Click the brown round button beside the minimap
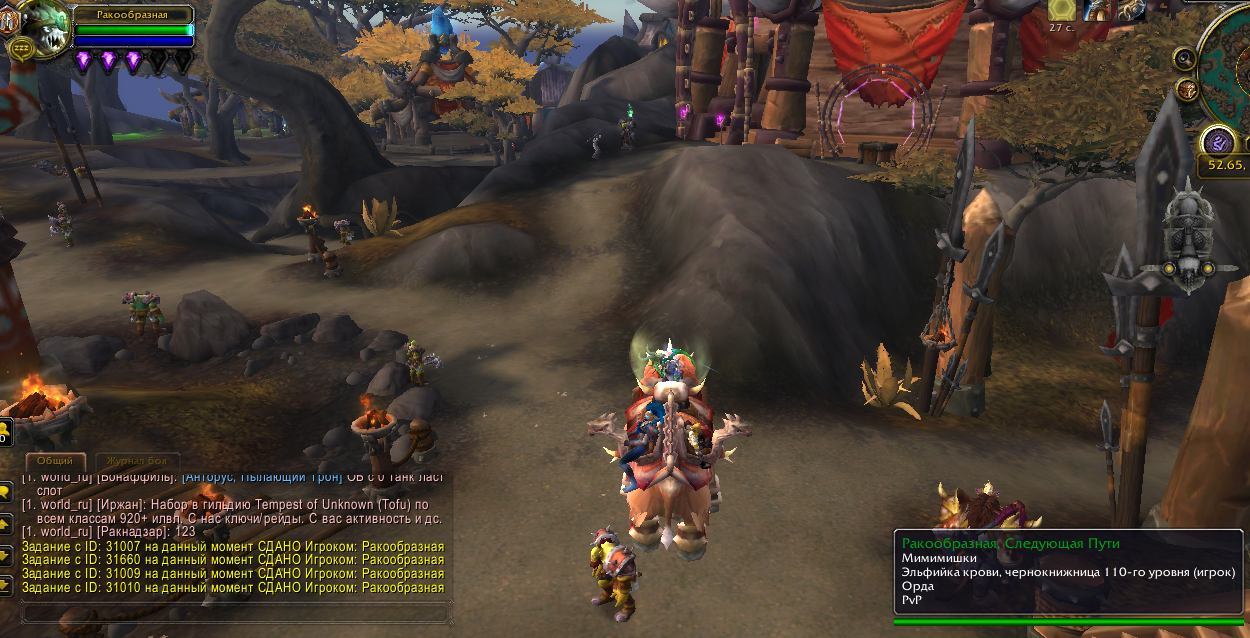This screenshot has width=1250, height=638. [1189, 89]
